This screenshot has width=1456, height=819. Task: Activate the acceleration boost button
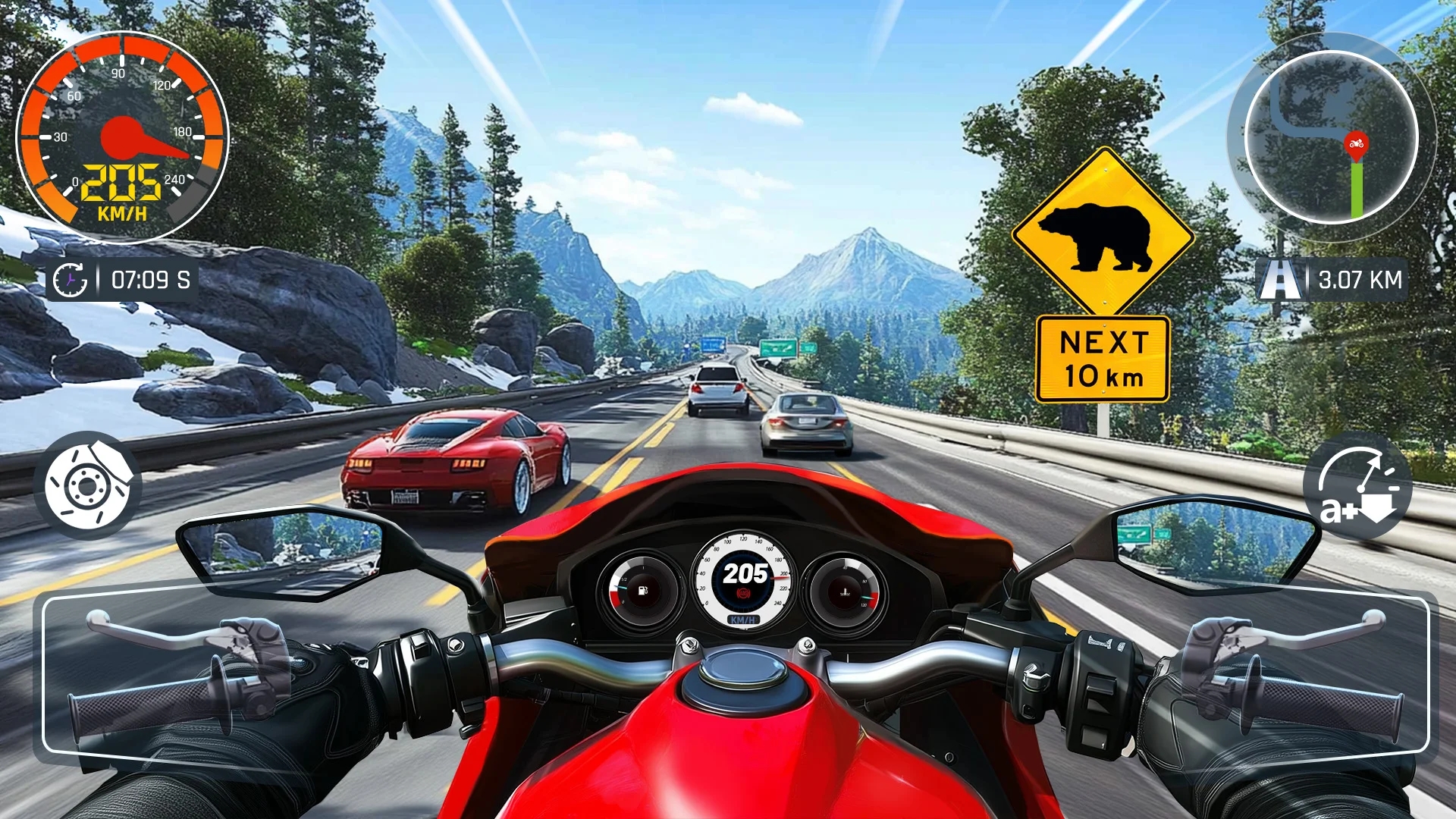pos(1357,486)
